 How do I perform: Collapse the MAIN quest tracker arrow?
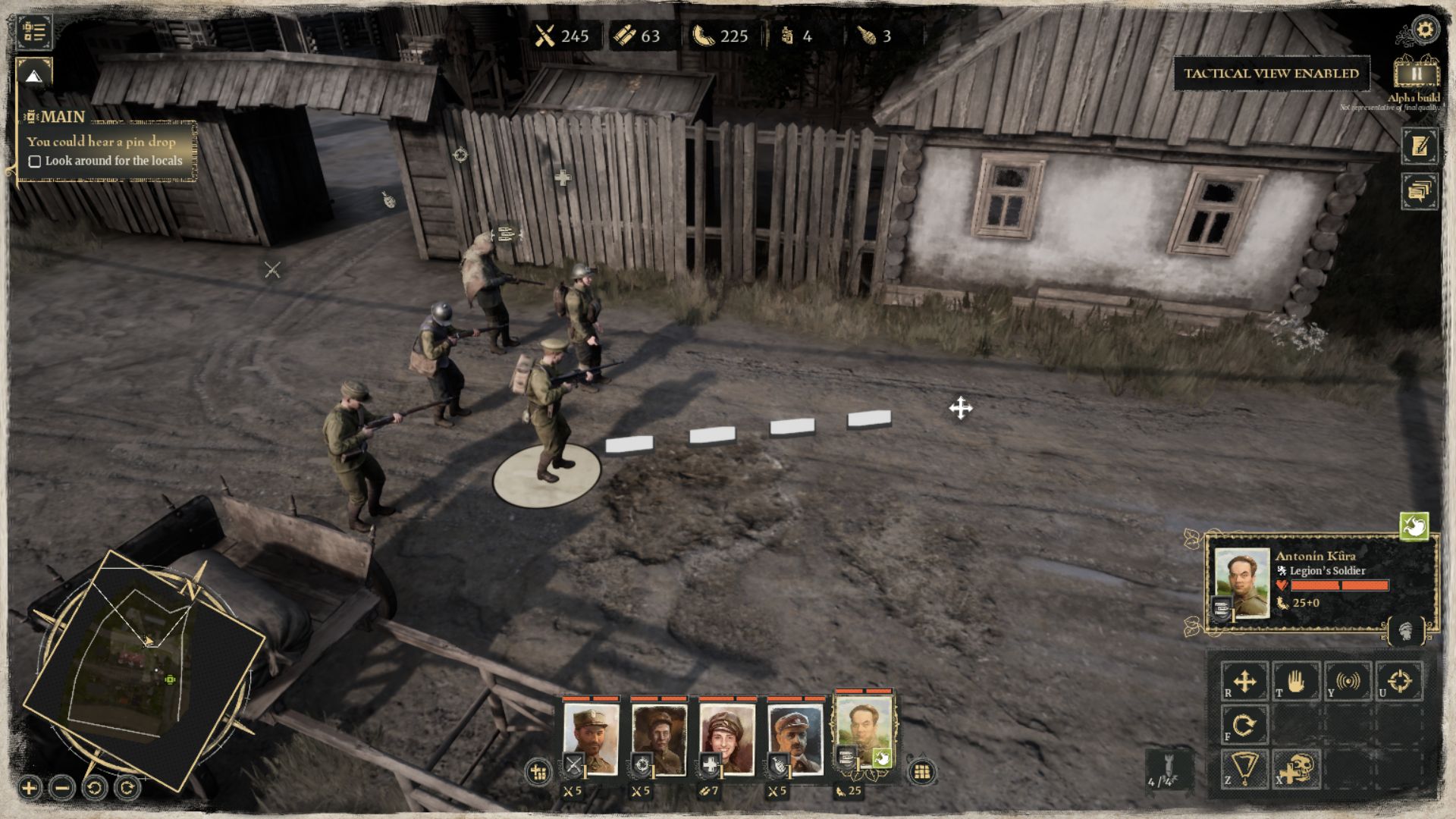[x=33, y=76]
